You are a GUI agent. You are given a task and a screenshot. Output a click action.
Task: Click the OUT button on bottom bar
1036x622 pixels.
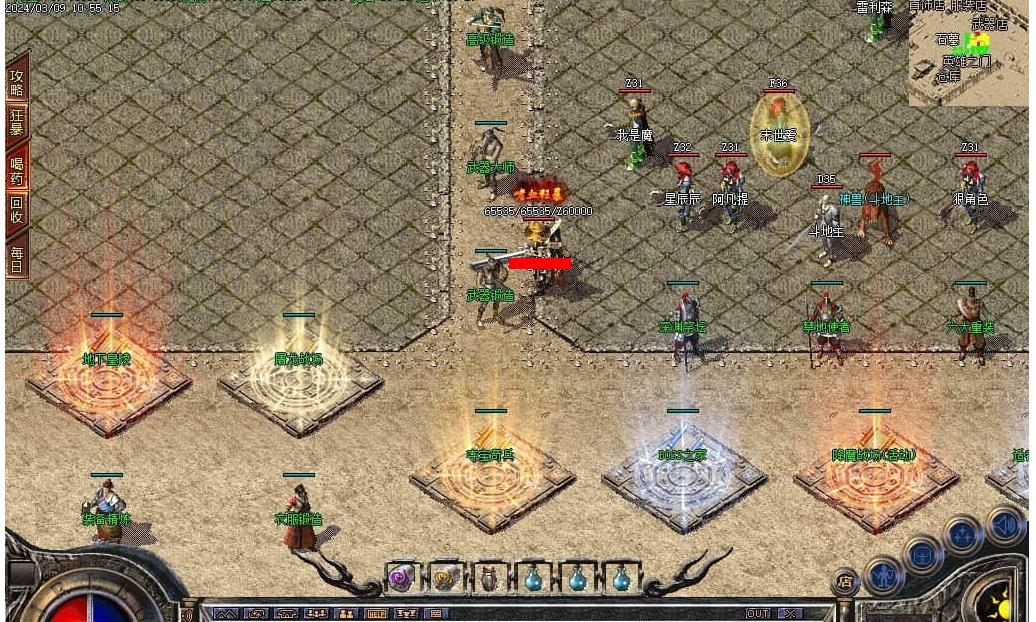point(757,613)
